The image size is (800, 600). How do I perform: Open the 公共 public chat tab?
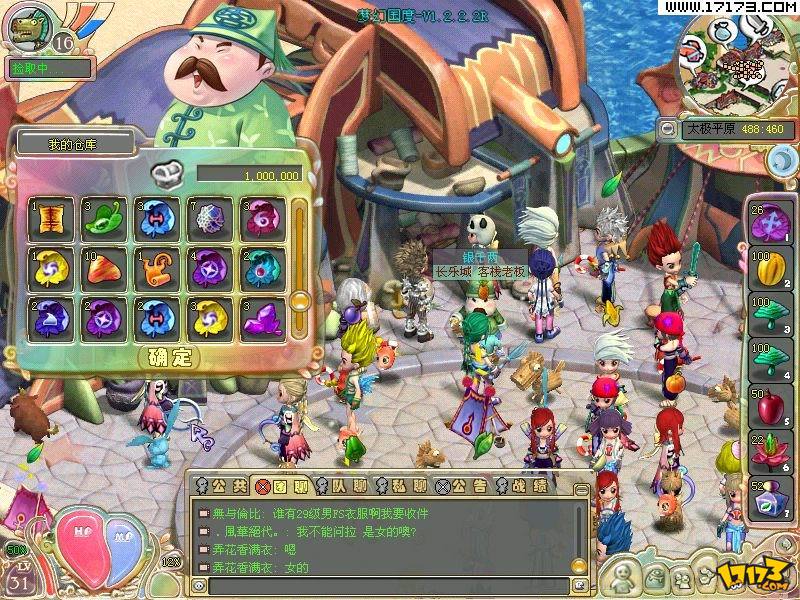[x=220, y=486]
